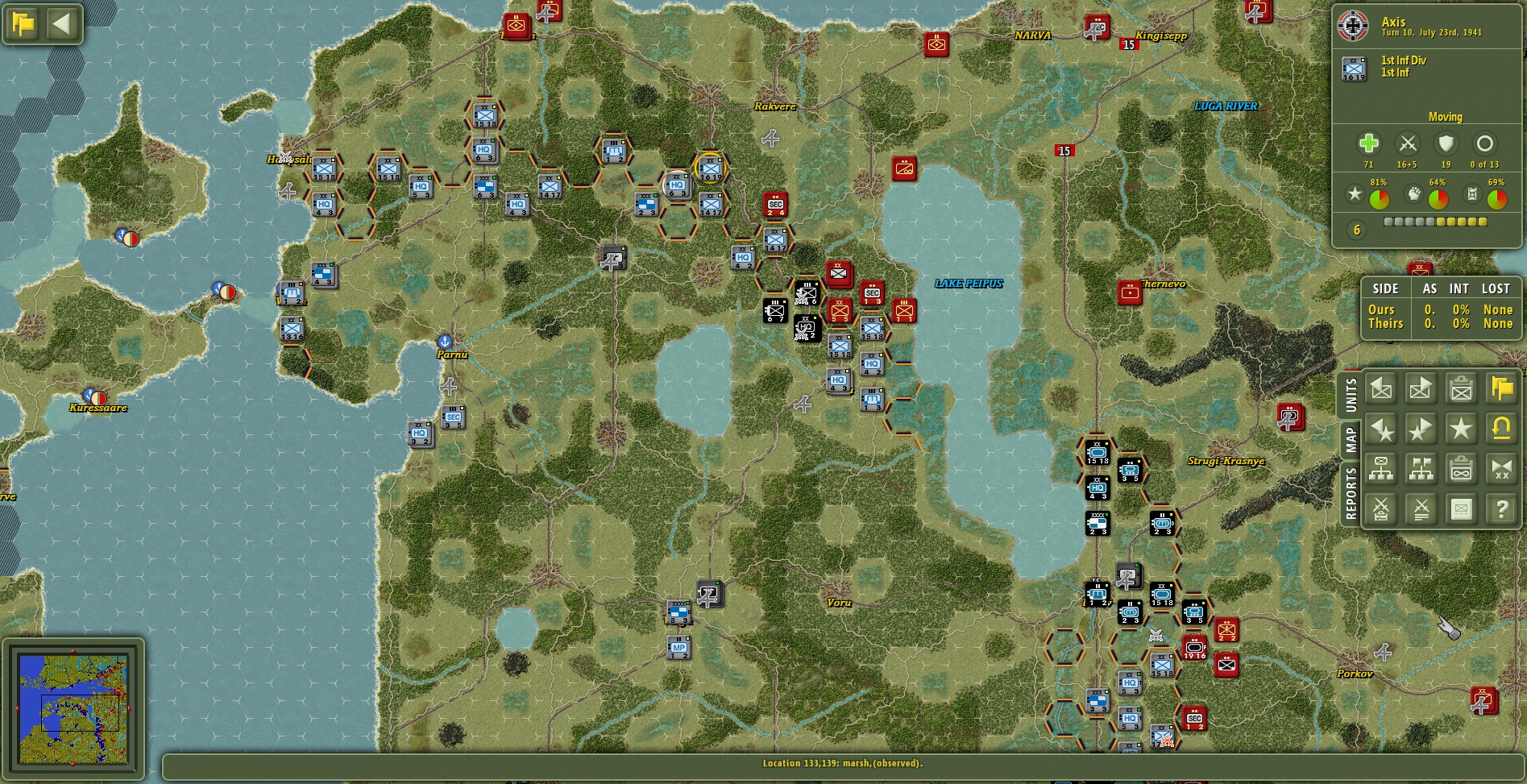Viewport: 1527px width, 784px height.
Task: Click the previous formation star icon
Action: coord(1380,428)
